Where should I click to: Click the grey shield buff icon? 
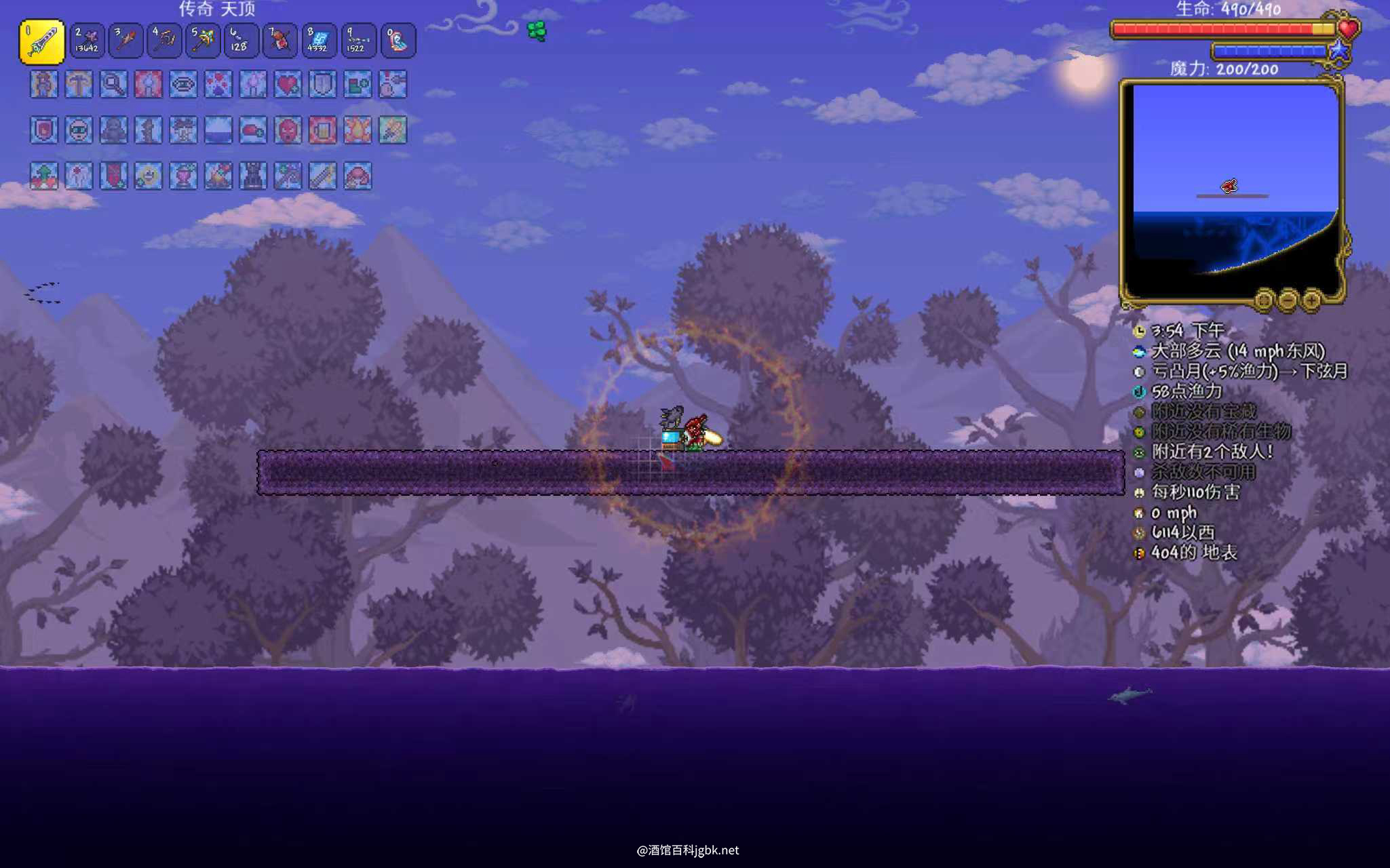click(322, 85)
